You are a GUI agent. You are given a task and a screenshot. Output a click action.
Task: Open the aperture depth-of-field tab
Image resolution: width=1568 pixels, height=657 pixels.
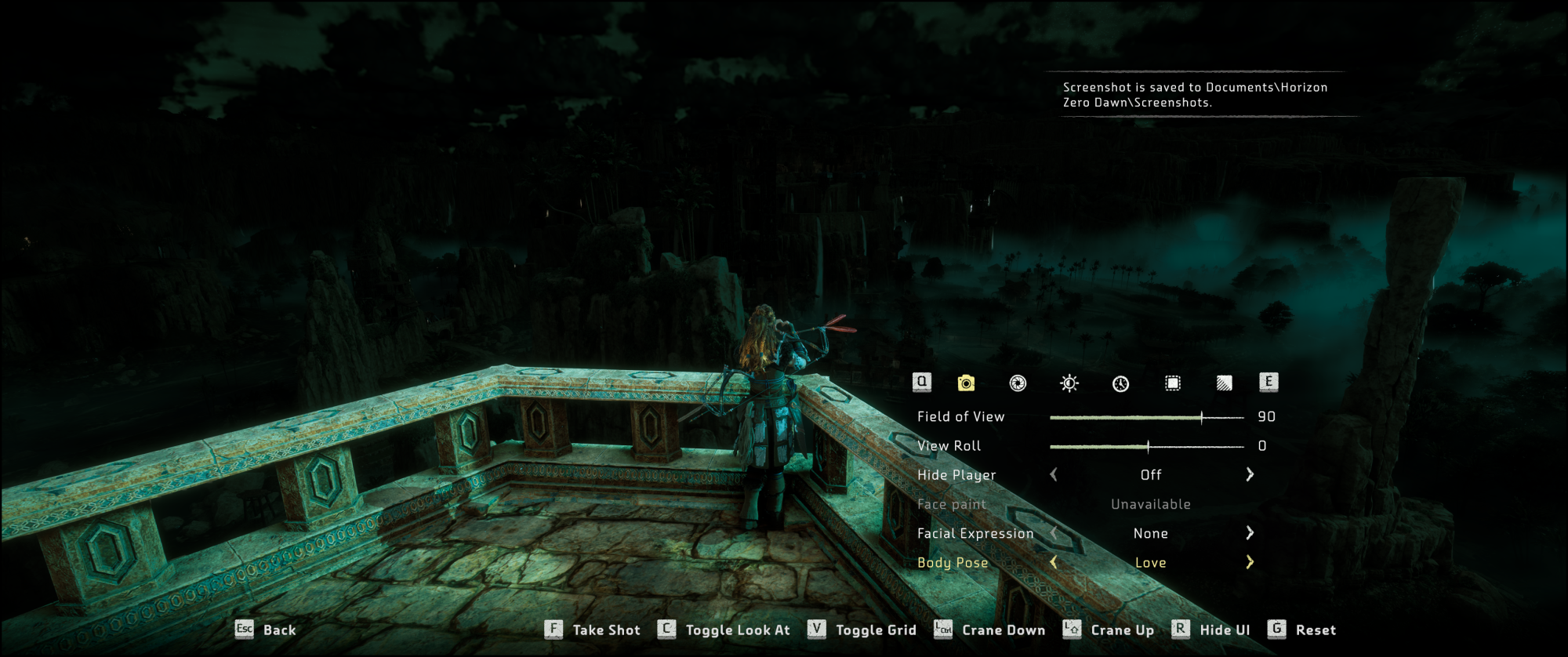1018,383
